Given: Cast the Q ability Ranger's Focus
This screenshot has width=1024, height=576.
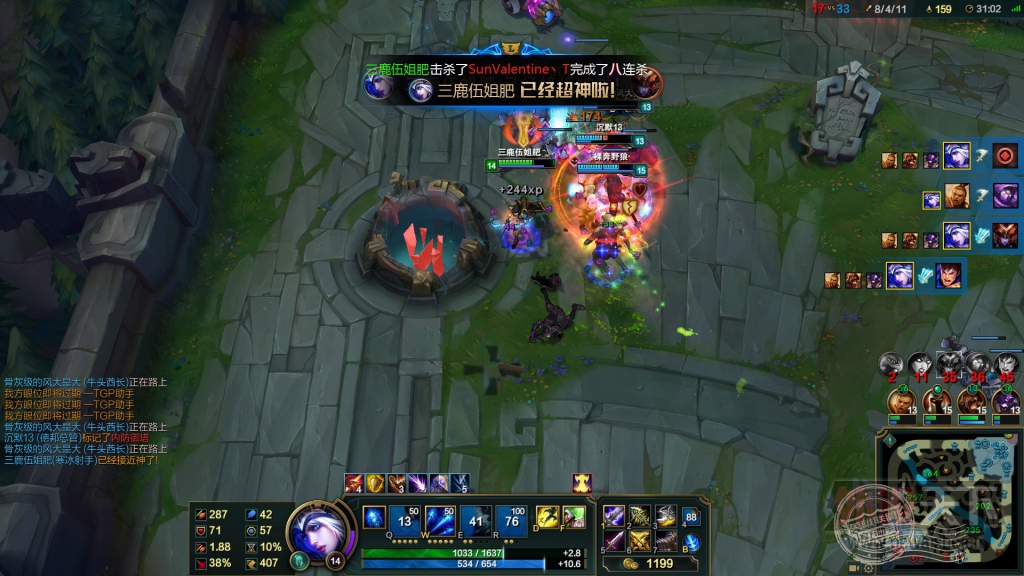Looking at the screenshot, I should click(374, 518).
